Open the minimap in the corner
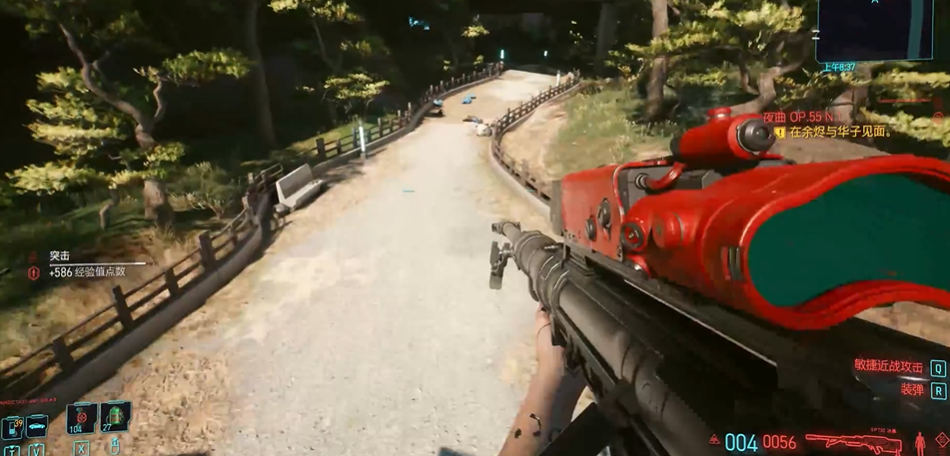Image resolution: width=950 pixels, height=456 pixels. point(875,31)
